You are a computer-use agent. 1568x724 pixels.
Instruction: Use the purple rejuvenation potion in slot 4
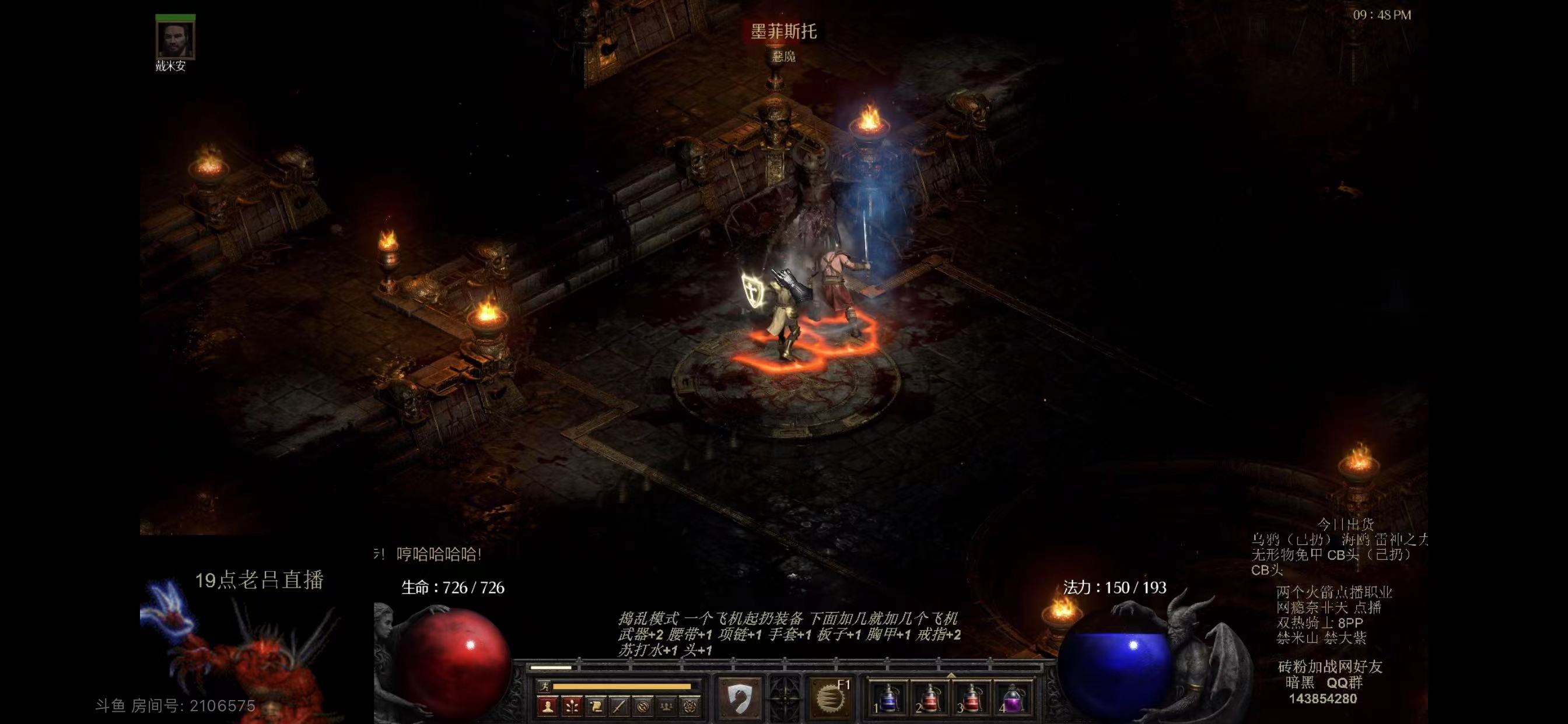click(1012, 698)
